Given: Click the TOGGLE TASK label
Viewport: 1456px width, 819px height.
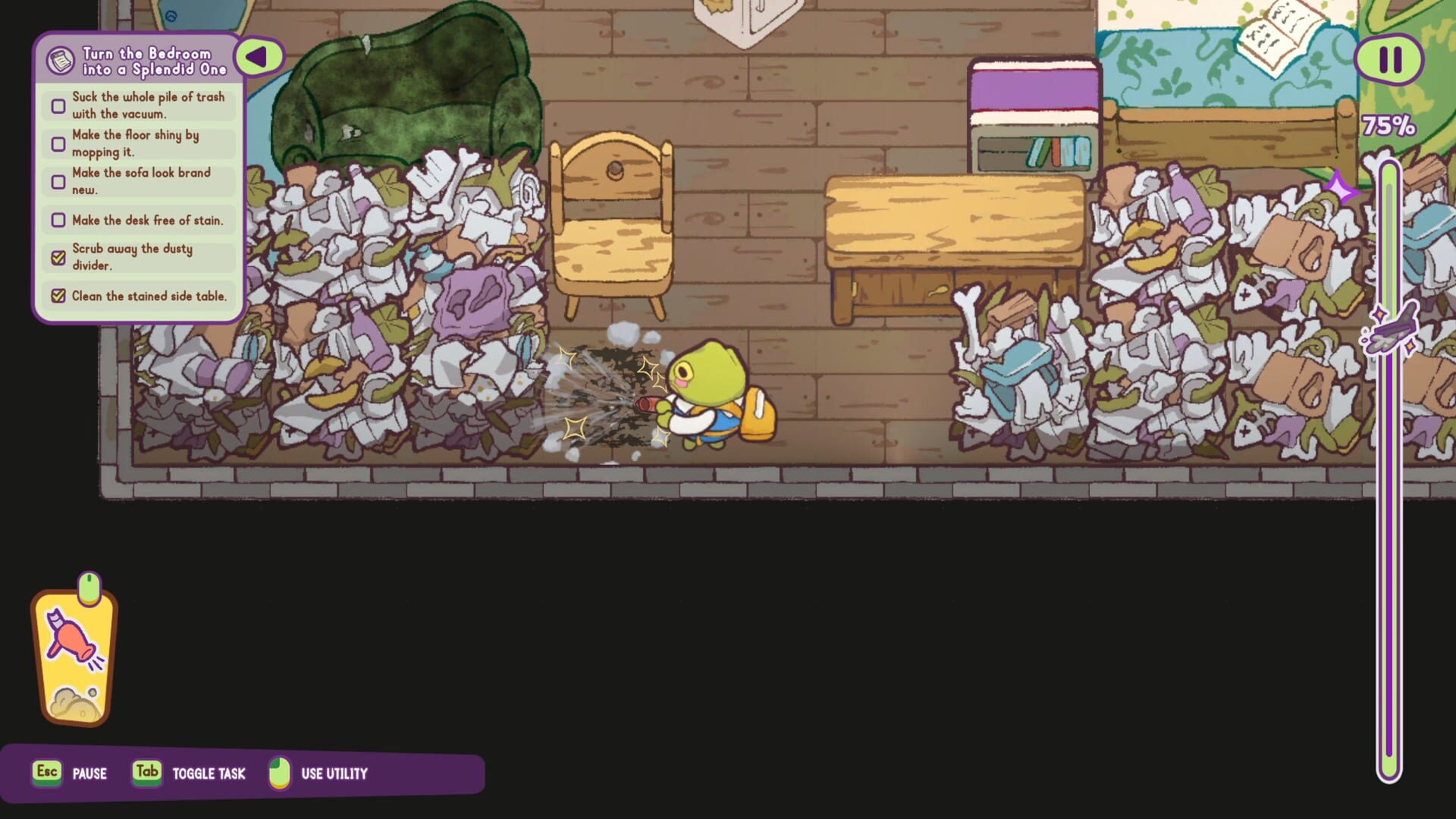Looking at the screenshot, I should [x=209, y=774].
